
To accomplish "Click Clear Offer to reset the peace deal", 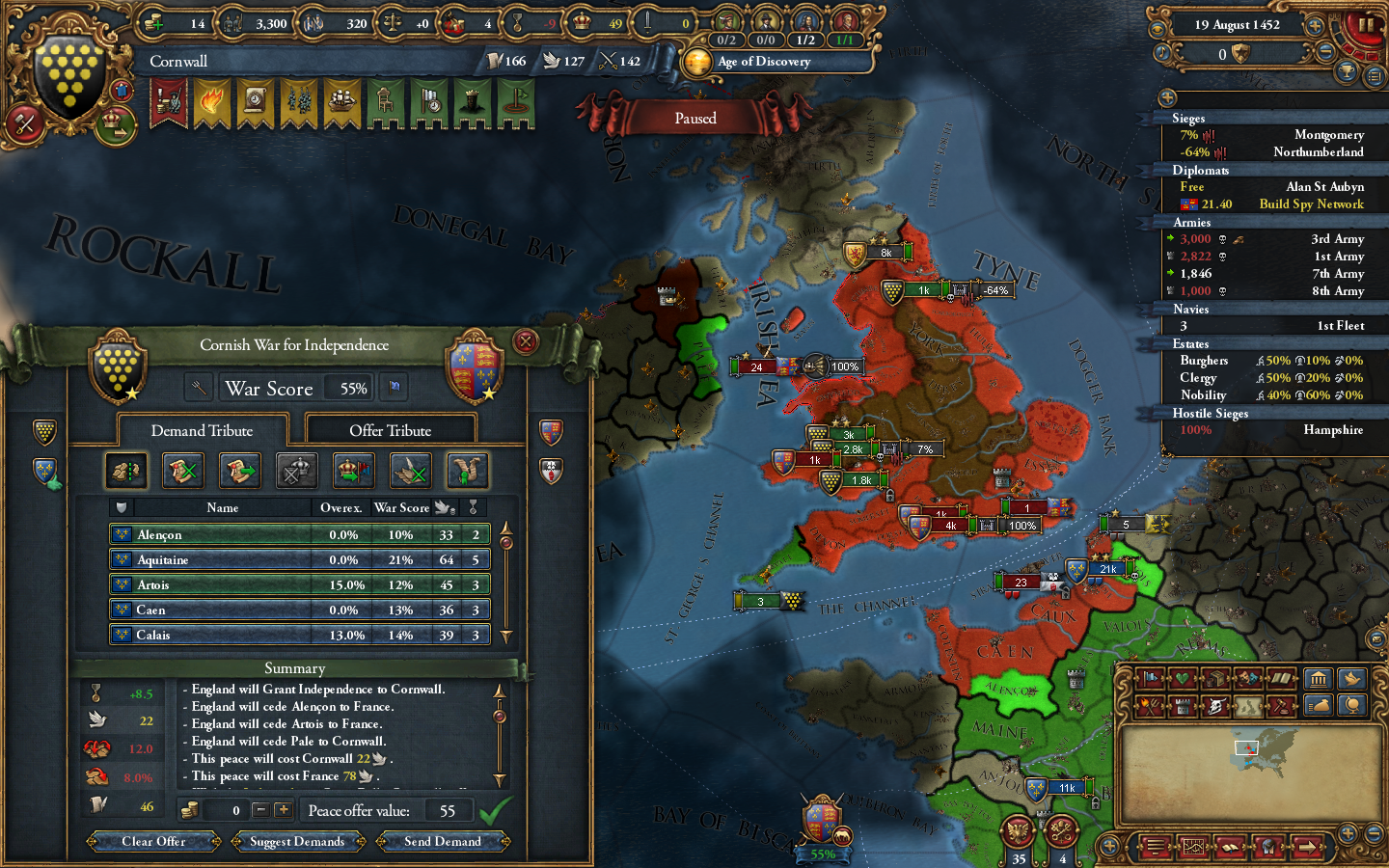I will click(152, 841).
